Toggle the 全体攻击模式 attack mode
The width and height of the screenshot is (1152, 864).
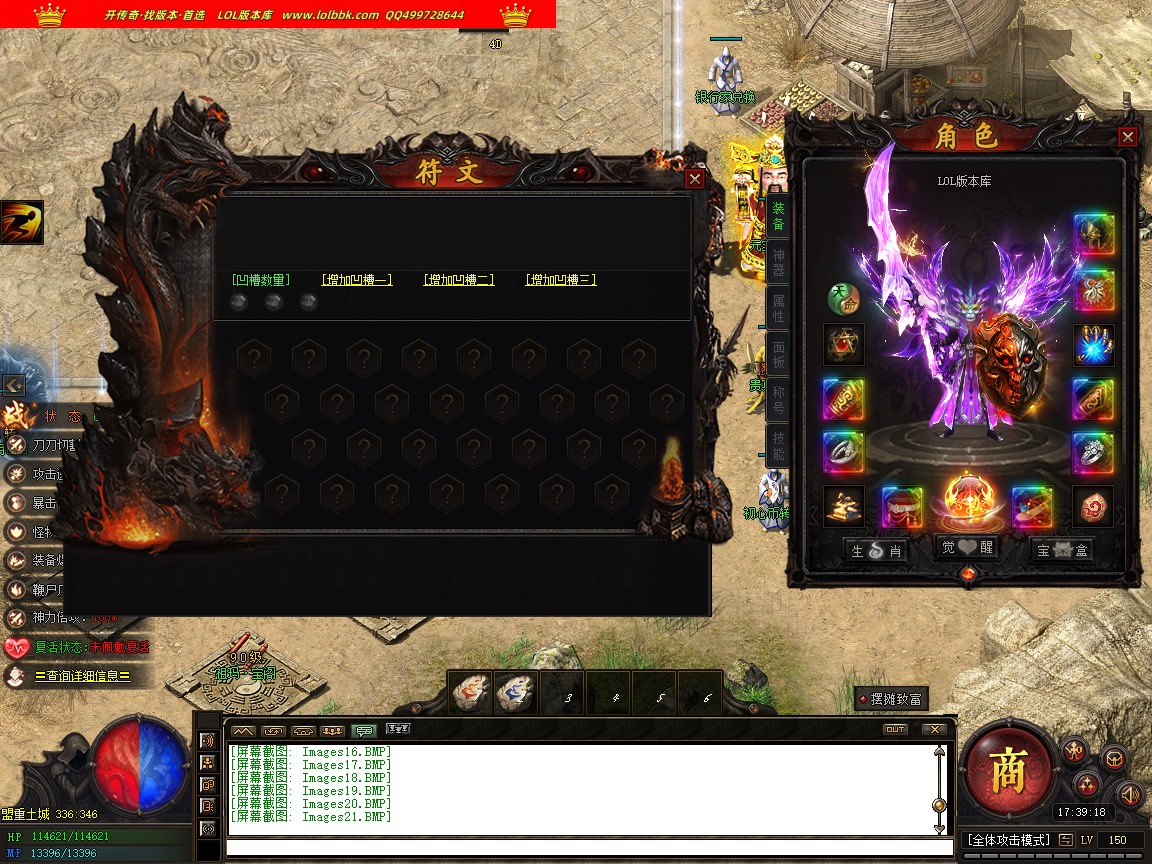pos(1009,840)
